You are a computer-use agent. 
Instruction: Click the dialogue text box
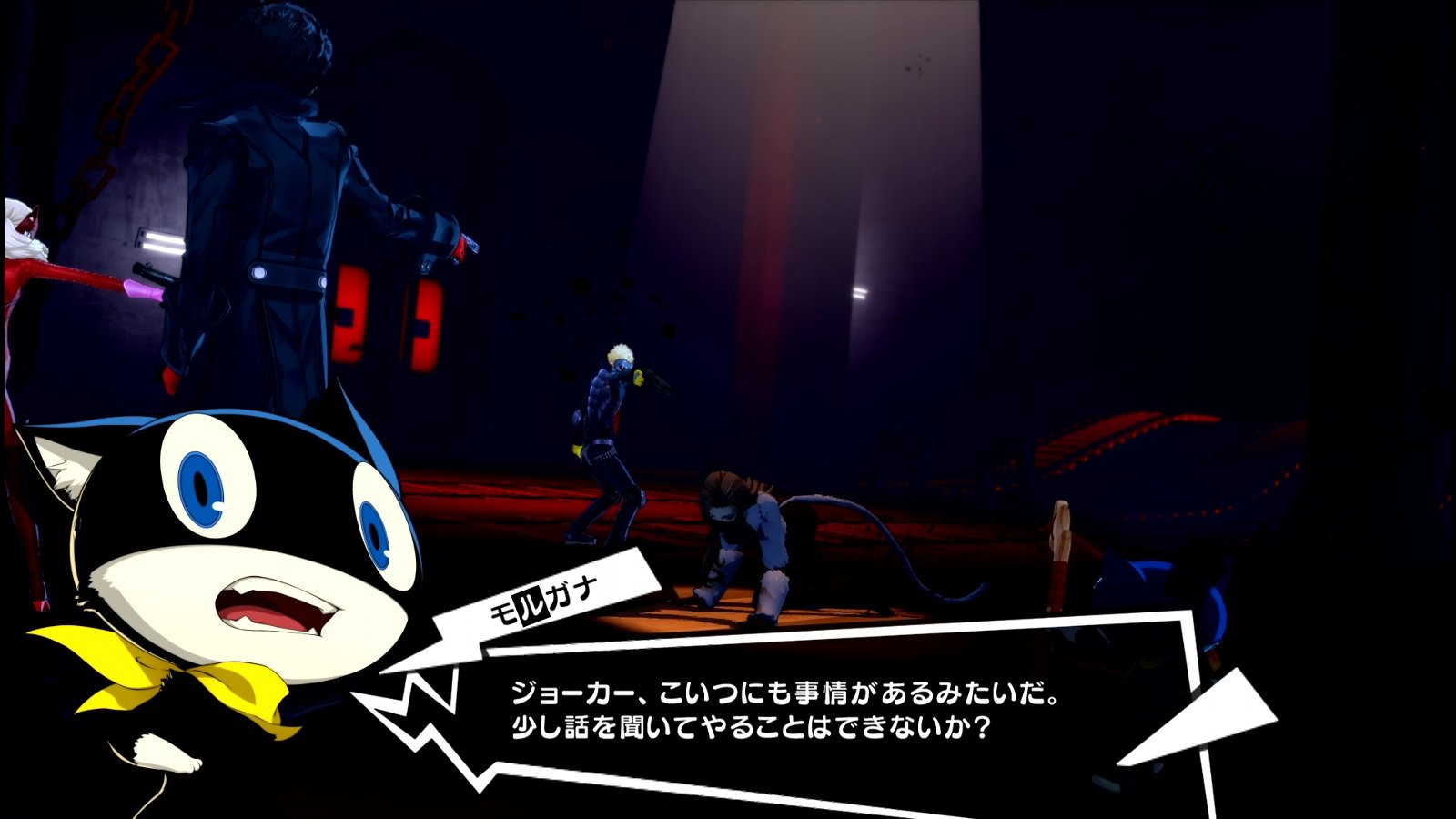(x=819, y=719)
